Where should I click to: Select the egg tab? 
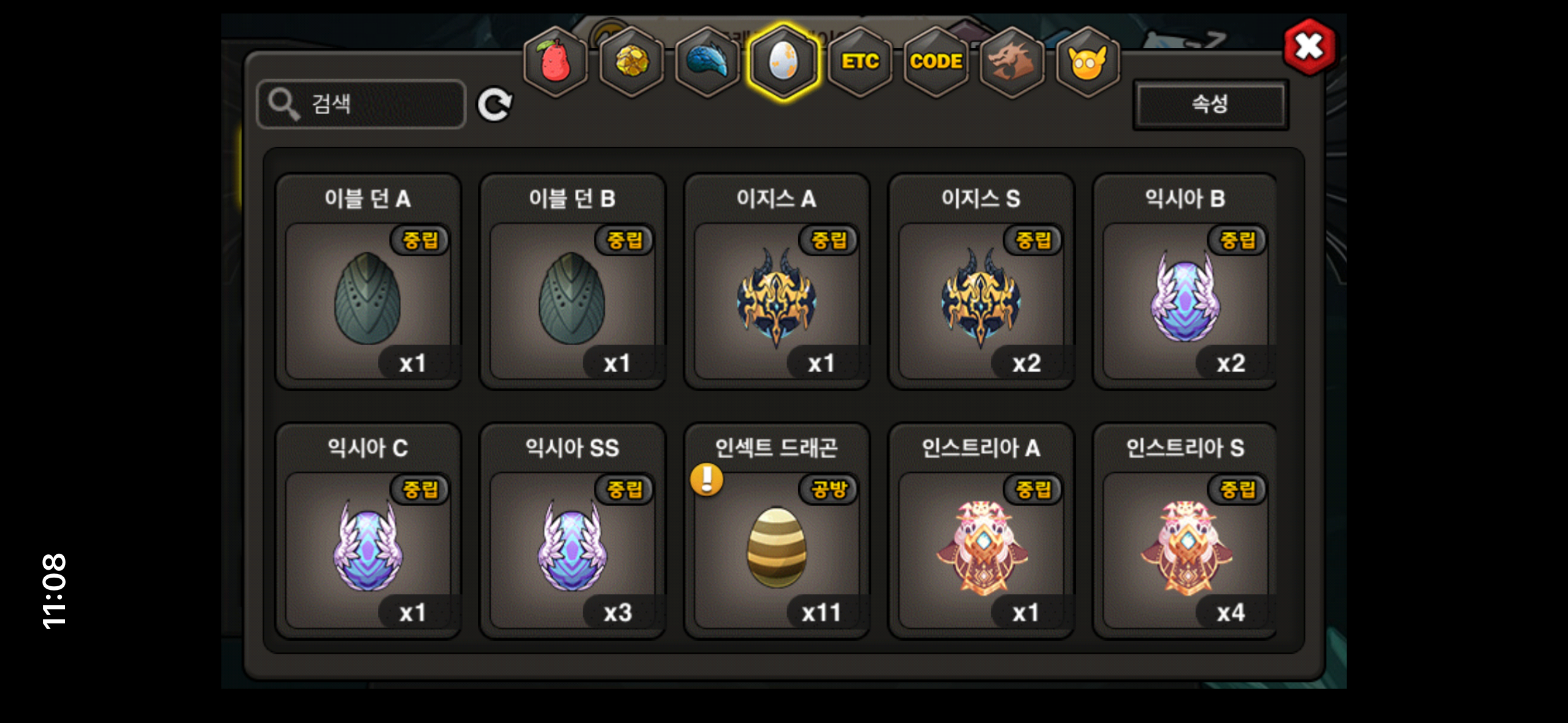pos(783,61)
